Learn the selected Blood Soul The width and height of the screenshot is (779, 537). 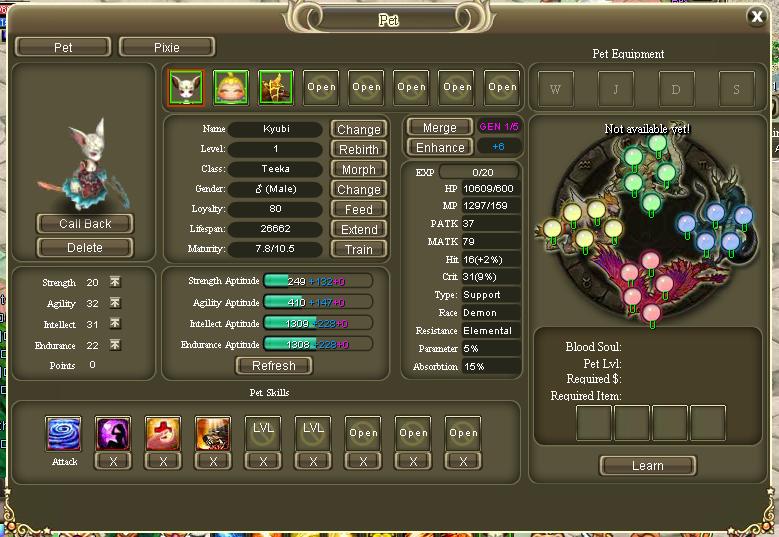tap(647, 465)
